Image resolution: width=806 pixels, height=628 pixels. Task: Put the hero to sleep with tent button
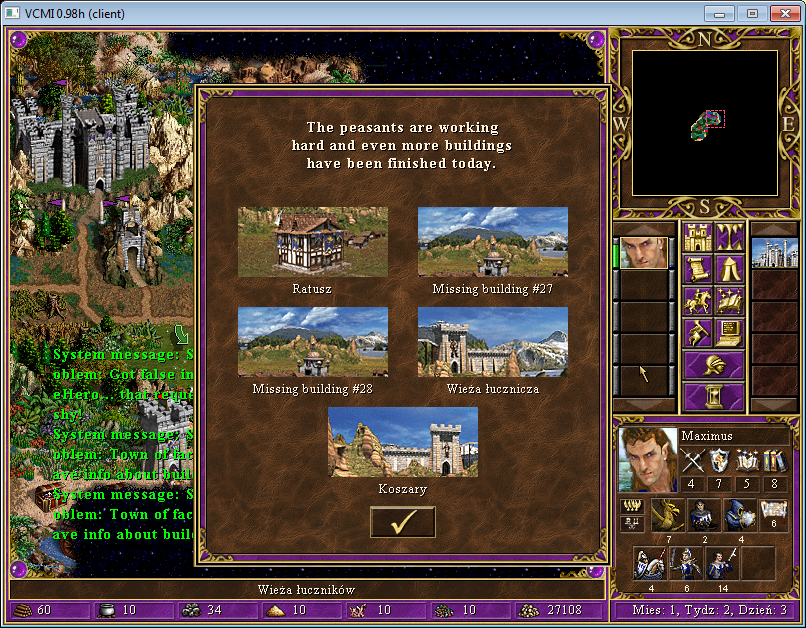tap(729, 269)
